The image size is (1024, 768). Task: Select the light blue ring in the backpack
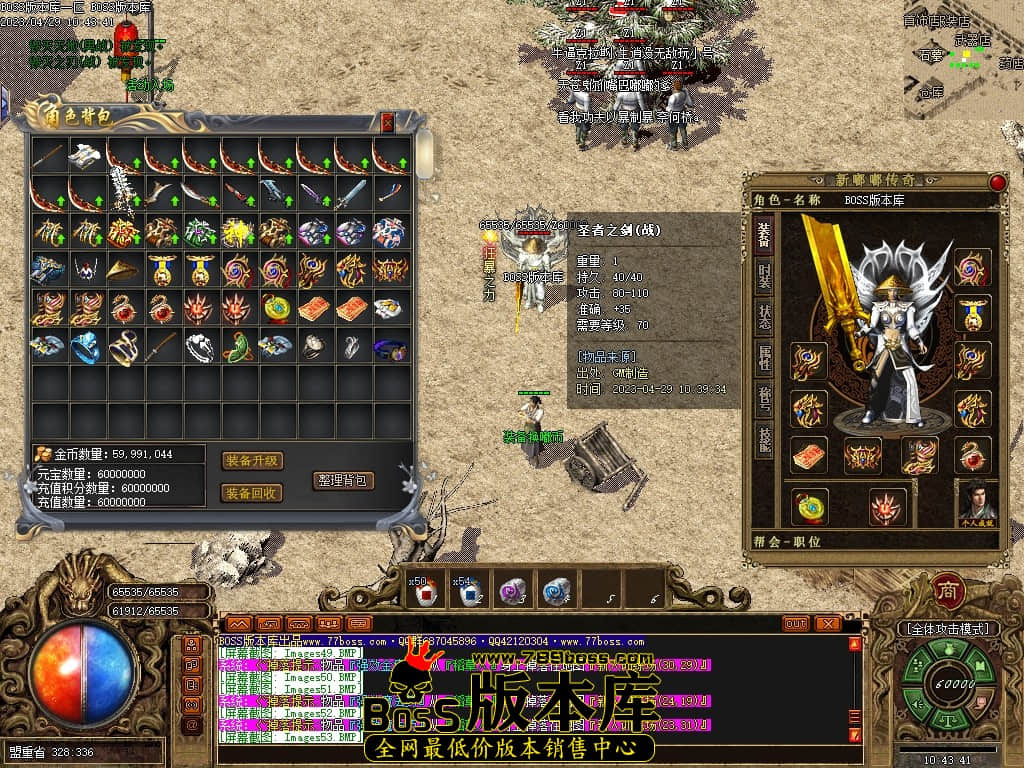point(86,347)
